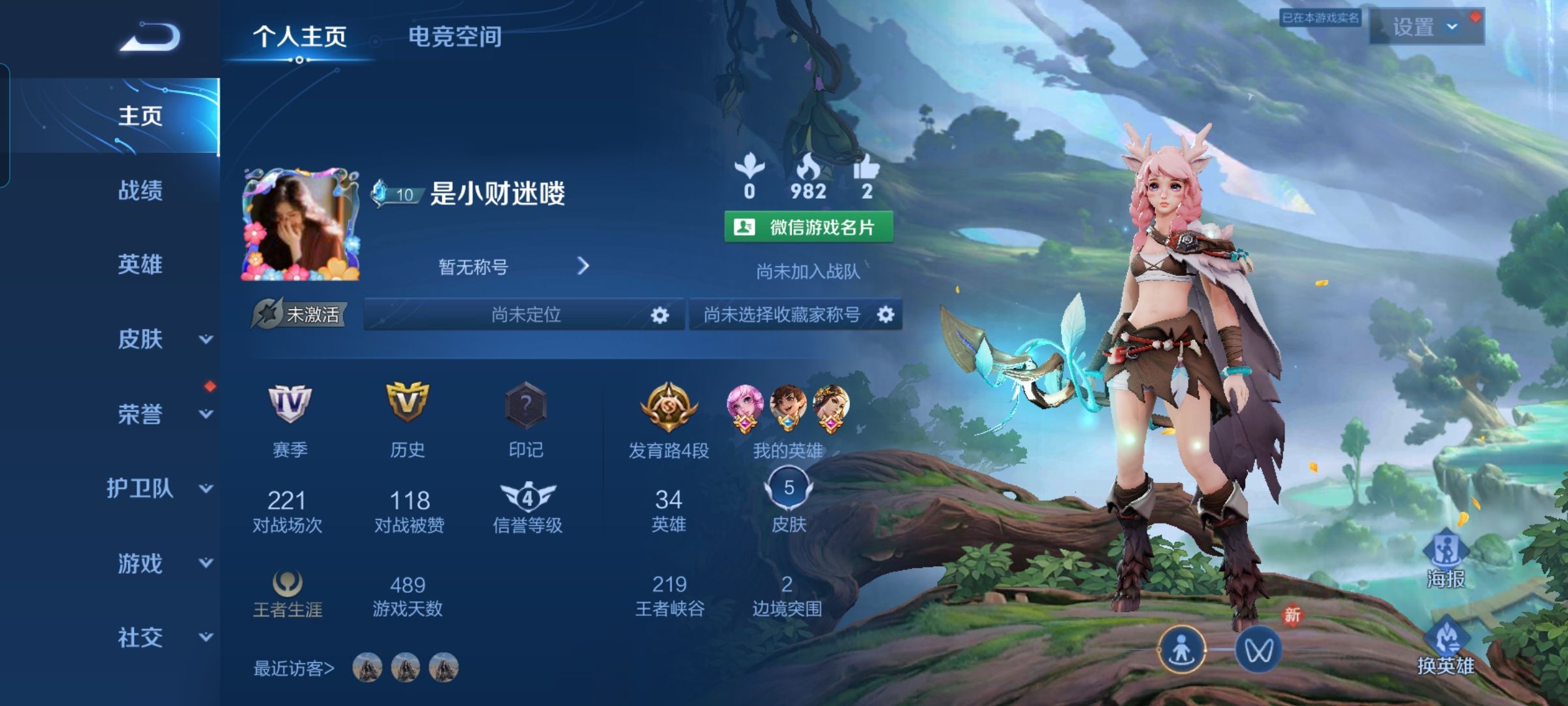Switch to the 电竞空间 tab
The image size is (1568, 706).
point(455,37)
